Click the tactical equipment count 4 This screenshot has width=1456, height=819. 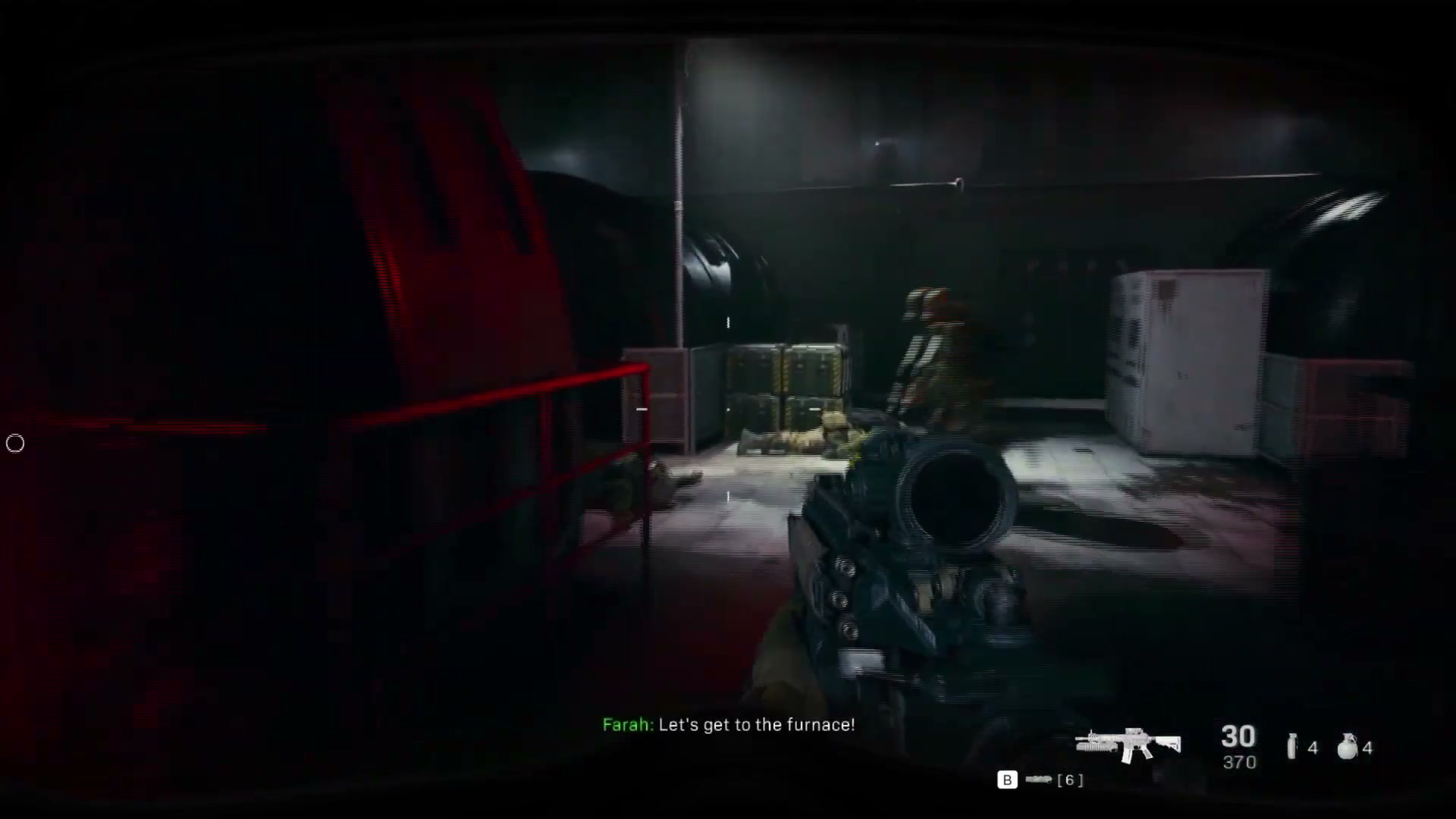[x=1313, y=749]
